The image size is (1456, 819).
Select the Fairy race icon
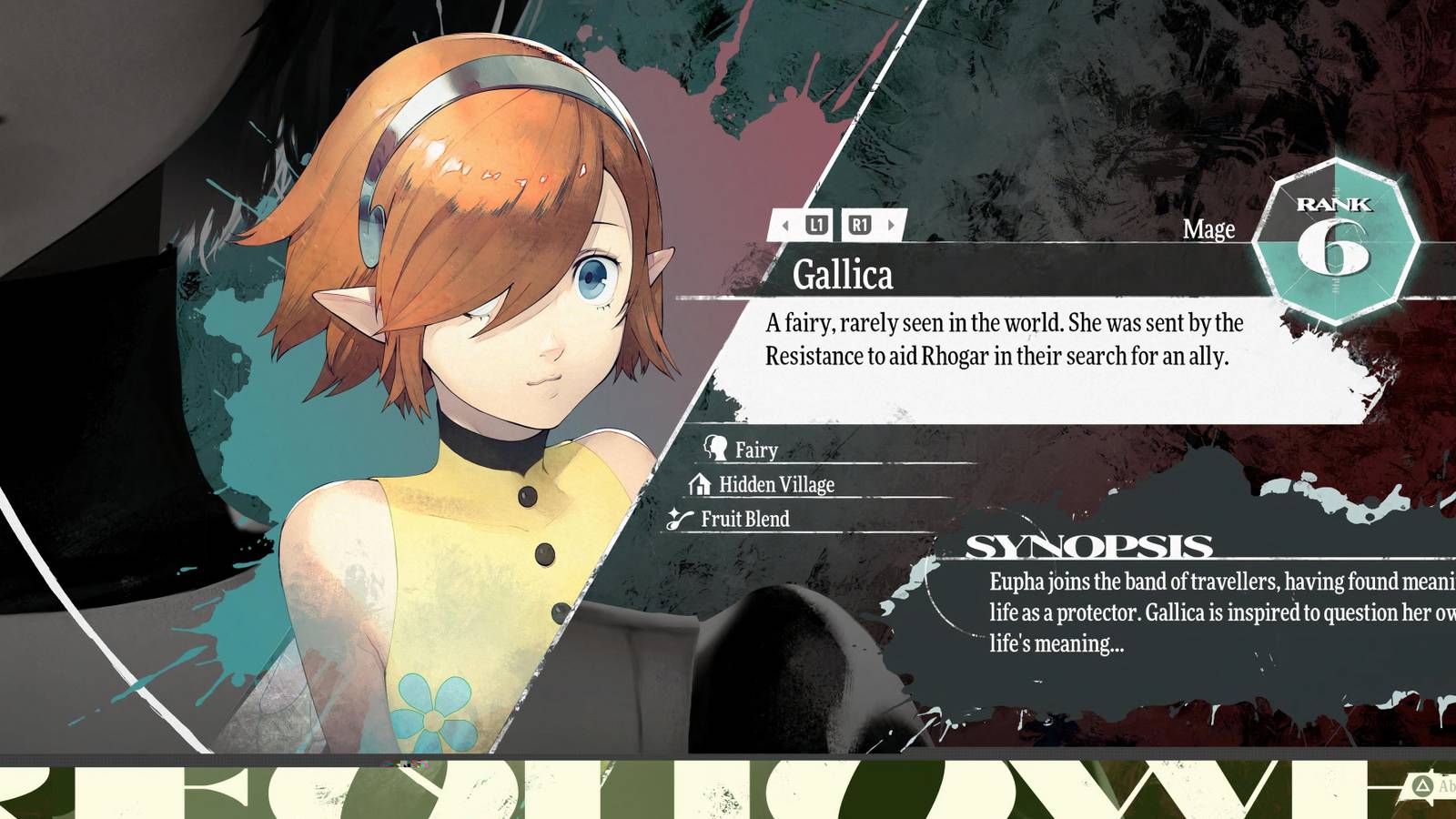718,449
